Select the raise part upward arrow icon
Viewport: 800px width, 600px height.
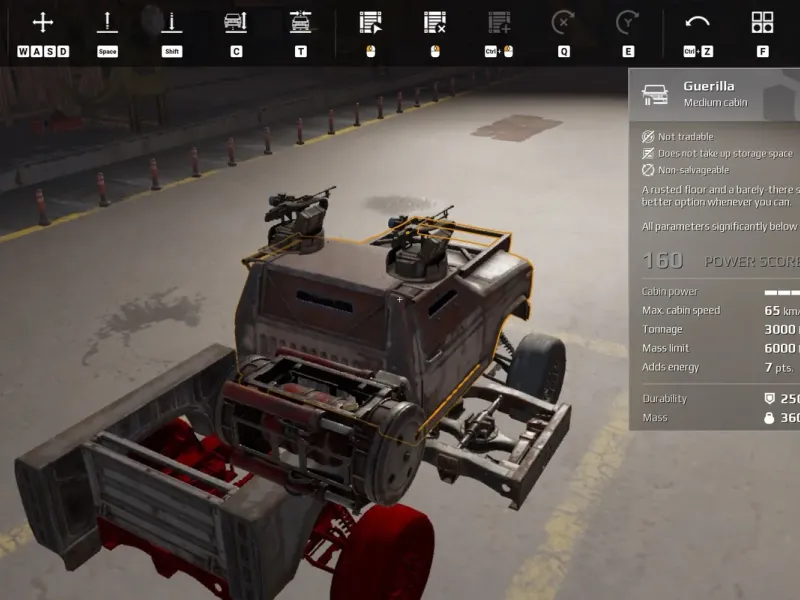(107, 22)
